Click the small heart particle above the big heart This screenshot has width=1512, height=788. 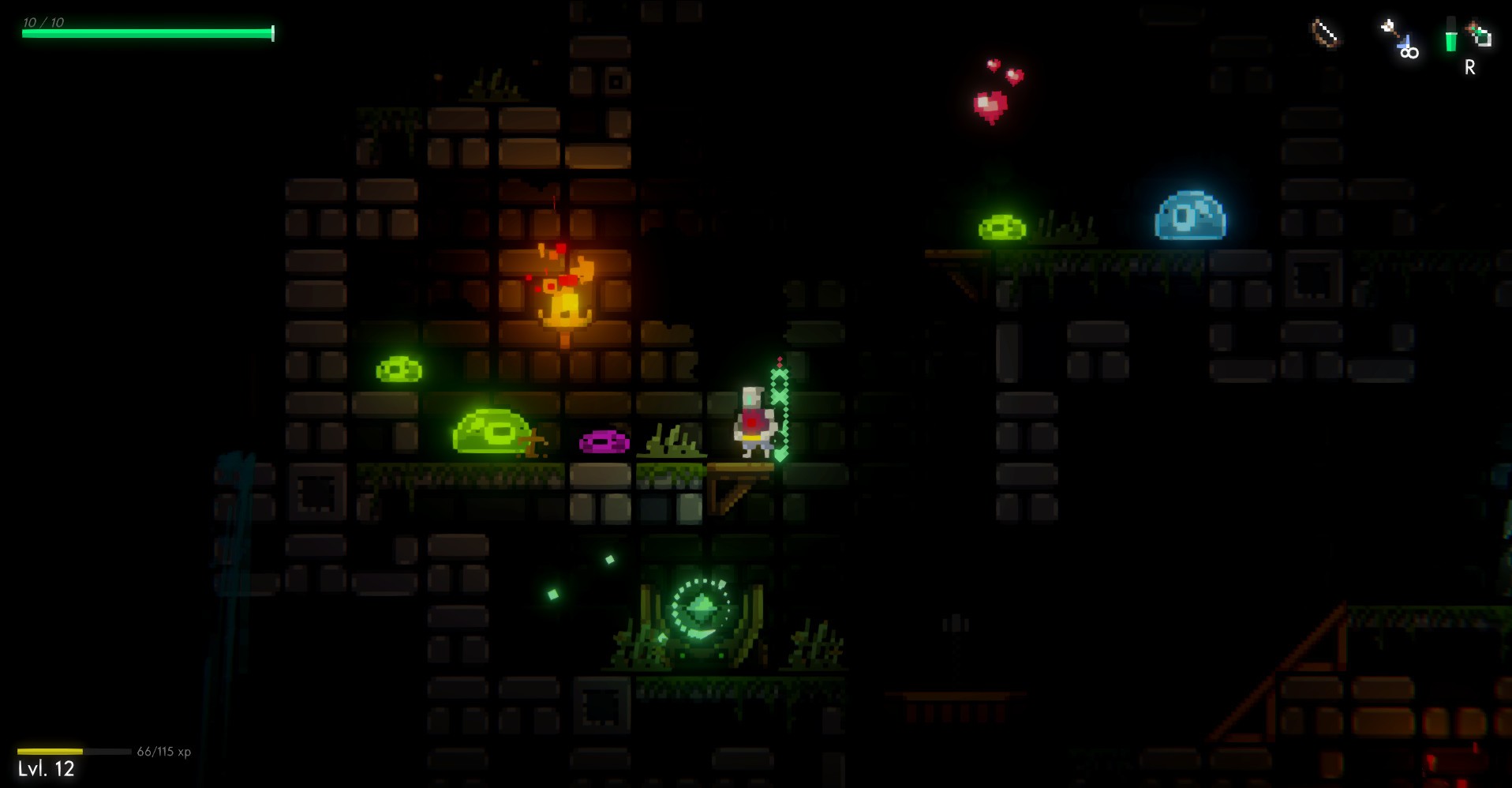pos(993,63)
